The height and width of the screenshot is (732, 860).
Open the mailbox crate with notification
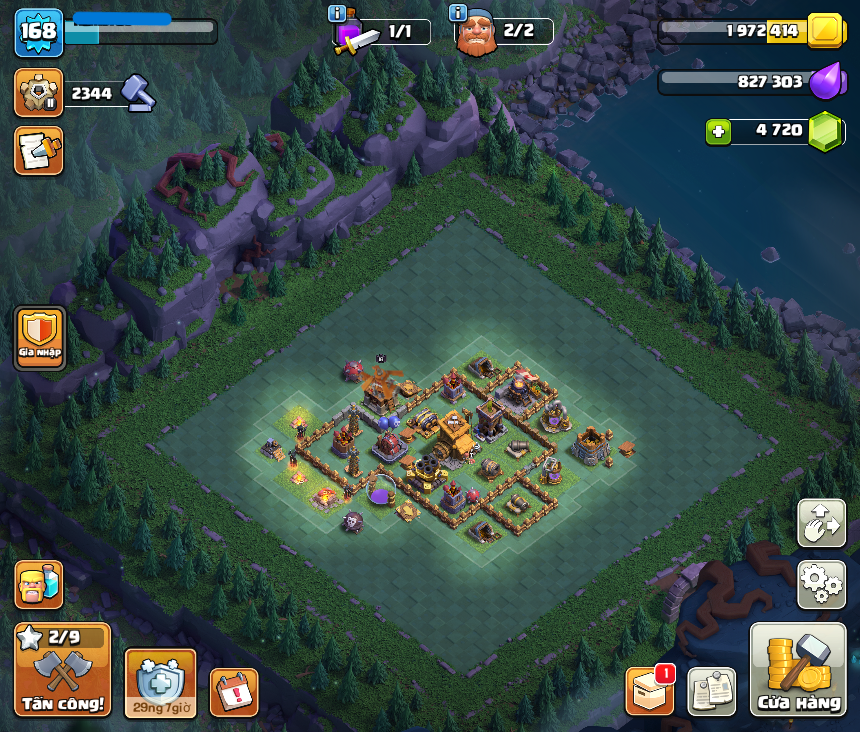(x=650, y=691)
